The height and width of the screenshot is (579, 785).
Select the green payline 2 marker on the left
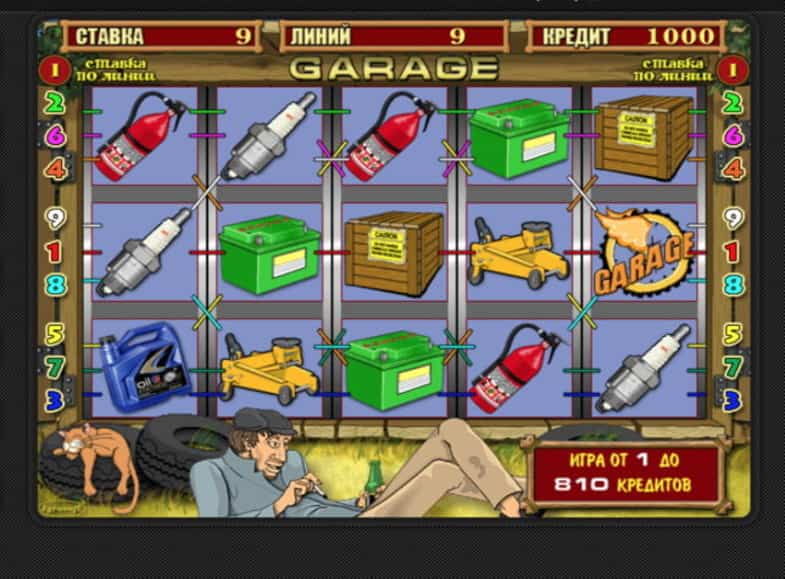[54, 102]
